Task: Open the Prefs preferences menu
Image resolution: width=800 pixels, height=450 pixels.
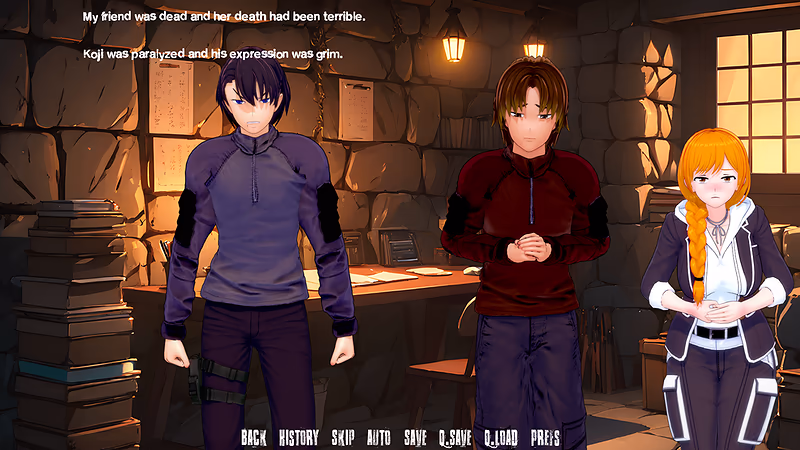Action: [545, 438]
